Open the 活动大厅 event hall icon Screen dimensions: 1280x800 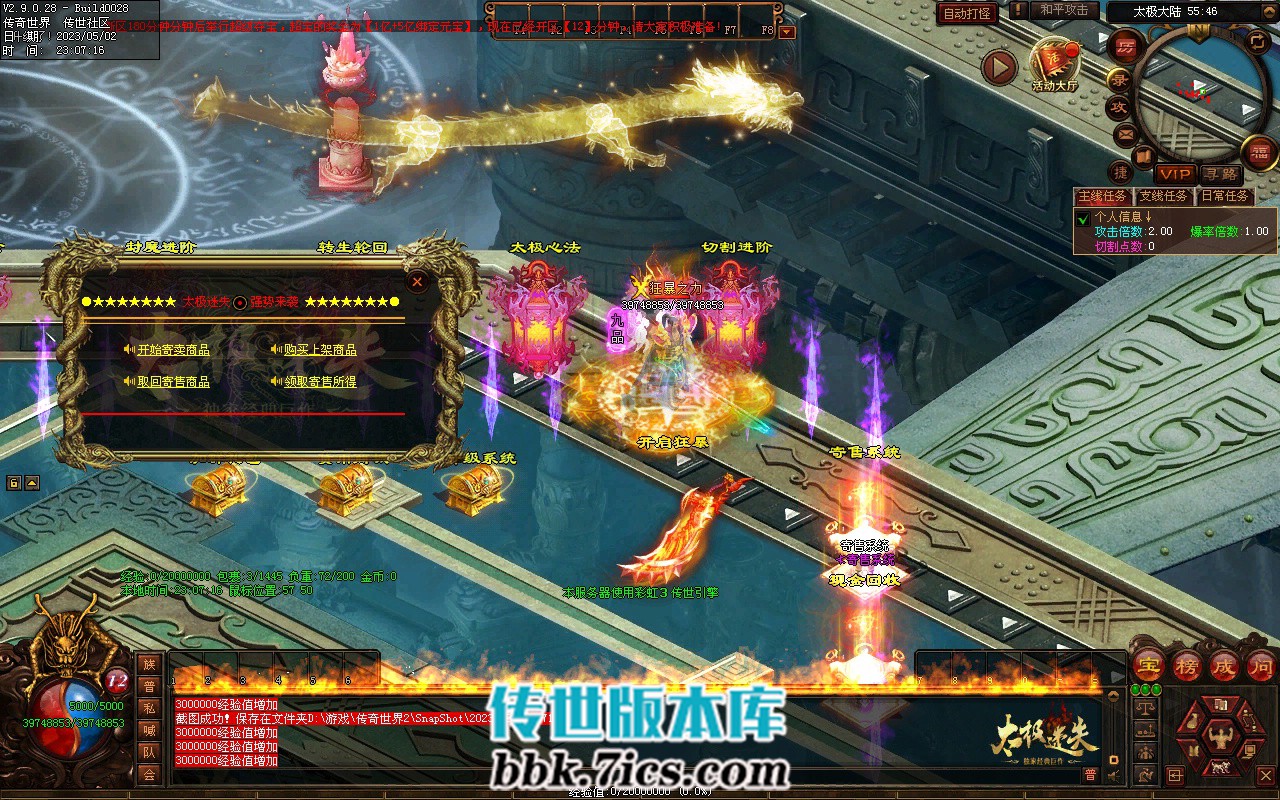pos(1055,65)
